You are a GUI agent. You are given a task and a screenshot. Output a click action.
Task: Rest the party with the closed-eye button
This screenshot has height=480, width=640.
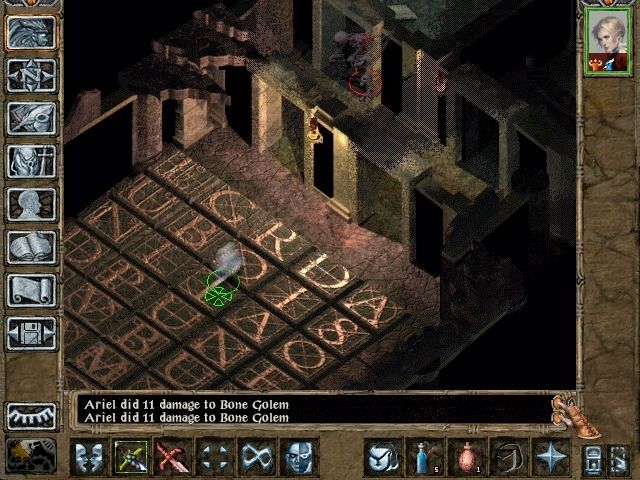click(x=31, y=414)
